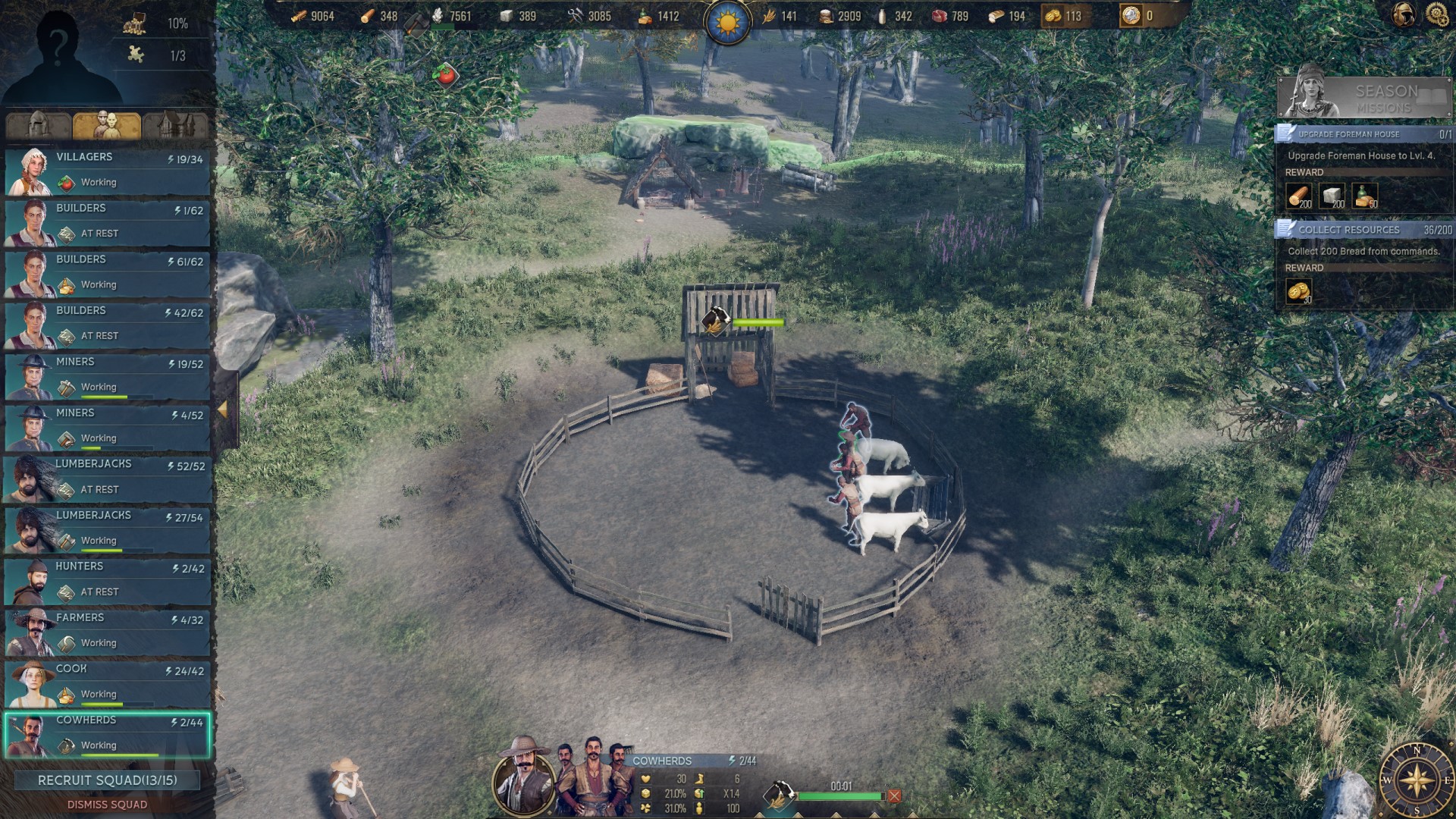Switch to the knight helmet military tab
Image resolution: width=1456 pixels, height=819 pixels.
pos(38,125)
